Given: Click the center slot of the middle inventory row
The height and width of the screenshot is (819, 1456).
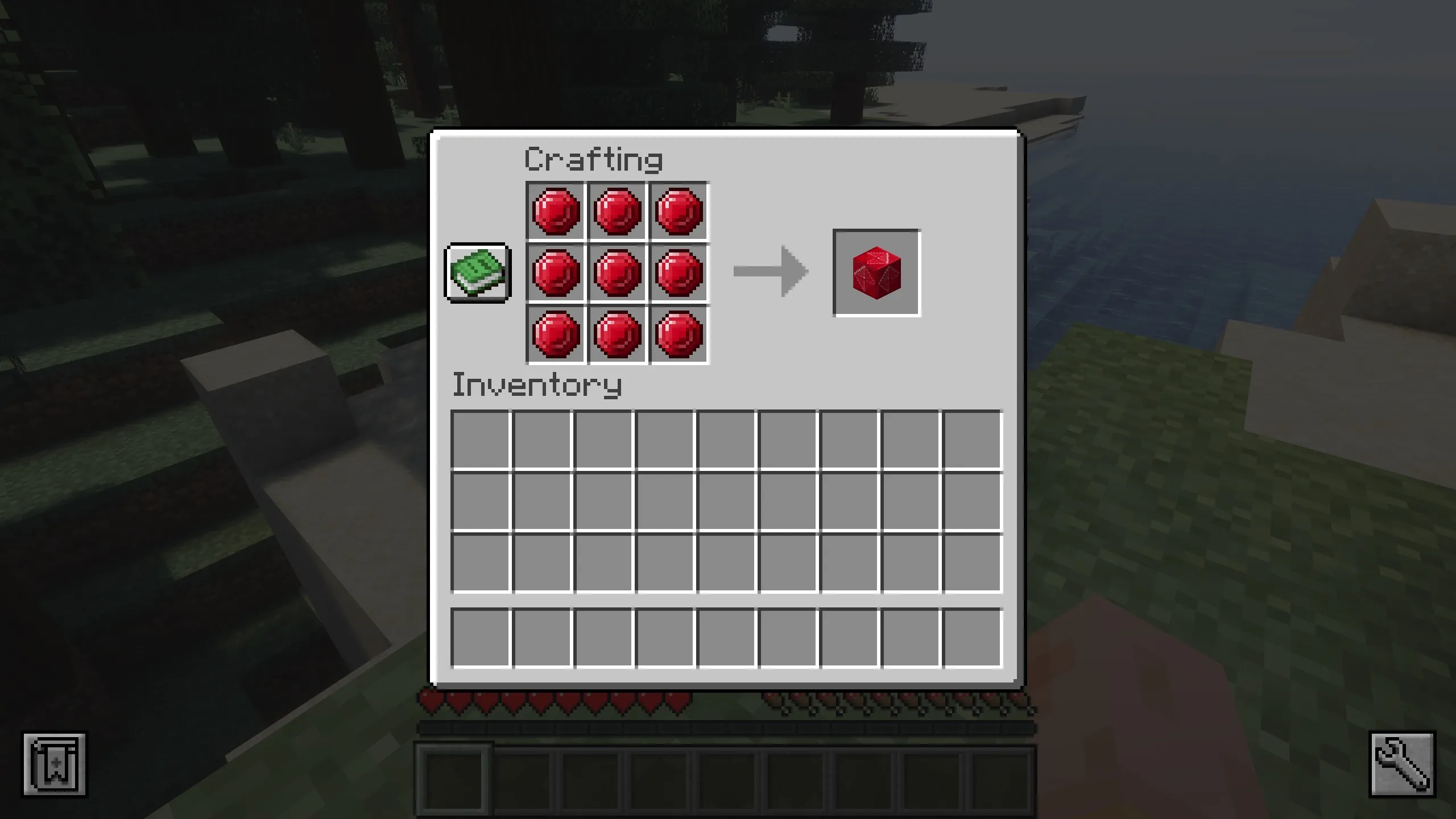Looking at the screenshot, I should pos(725,500).
